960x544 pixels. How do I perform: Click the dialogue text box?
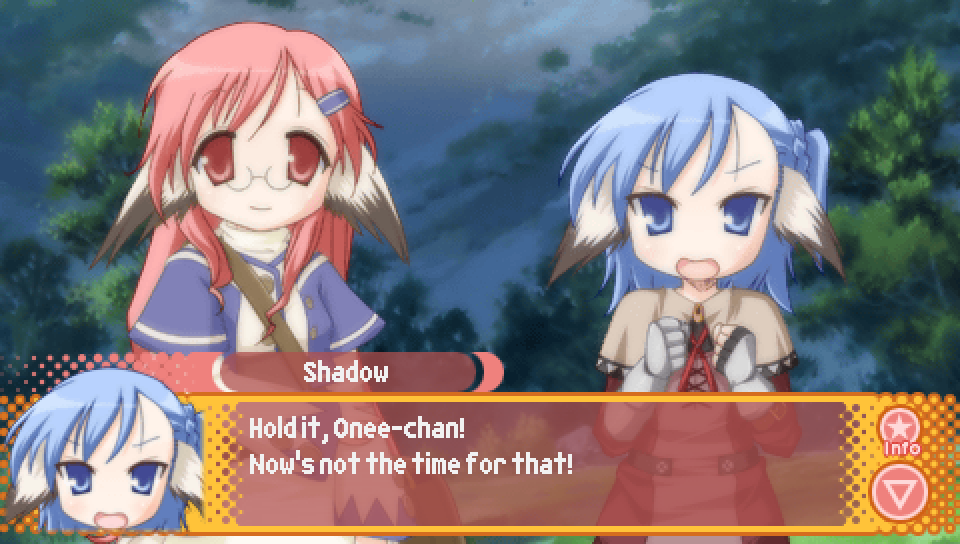540,463
